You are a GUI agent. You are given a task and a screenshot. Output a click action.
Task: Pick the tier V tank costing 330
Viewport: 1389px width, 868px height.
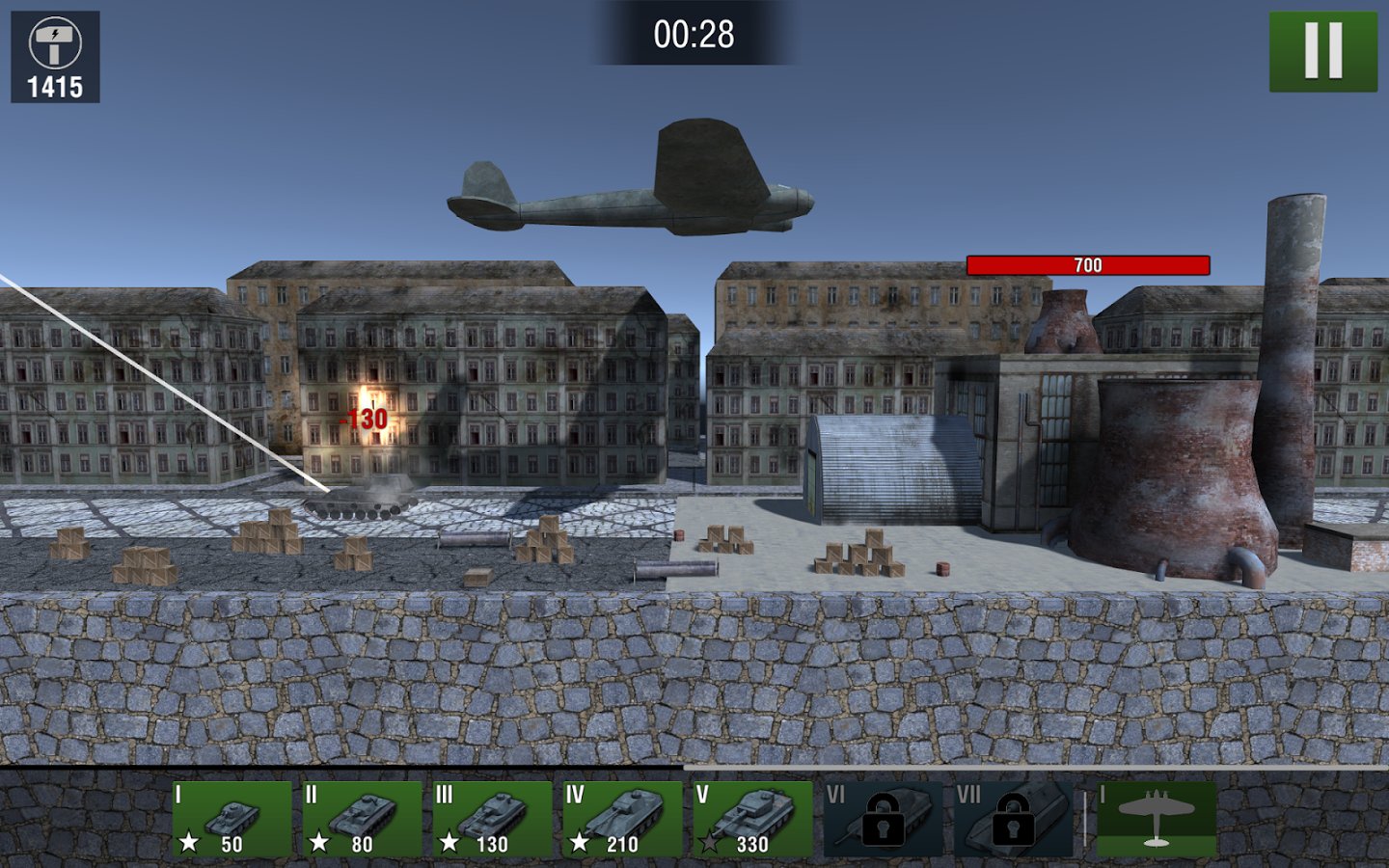752,819
